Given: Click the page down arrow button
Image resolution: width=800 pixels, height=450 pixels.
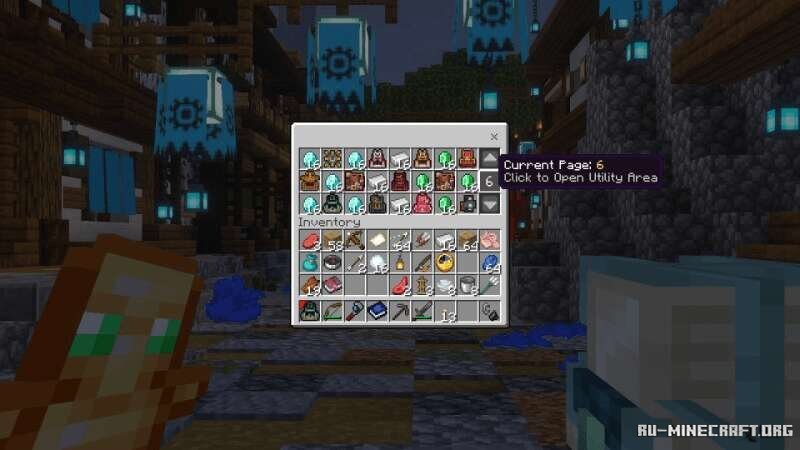Looking at the screenshot, I should 489,204.
